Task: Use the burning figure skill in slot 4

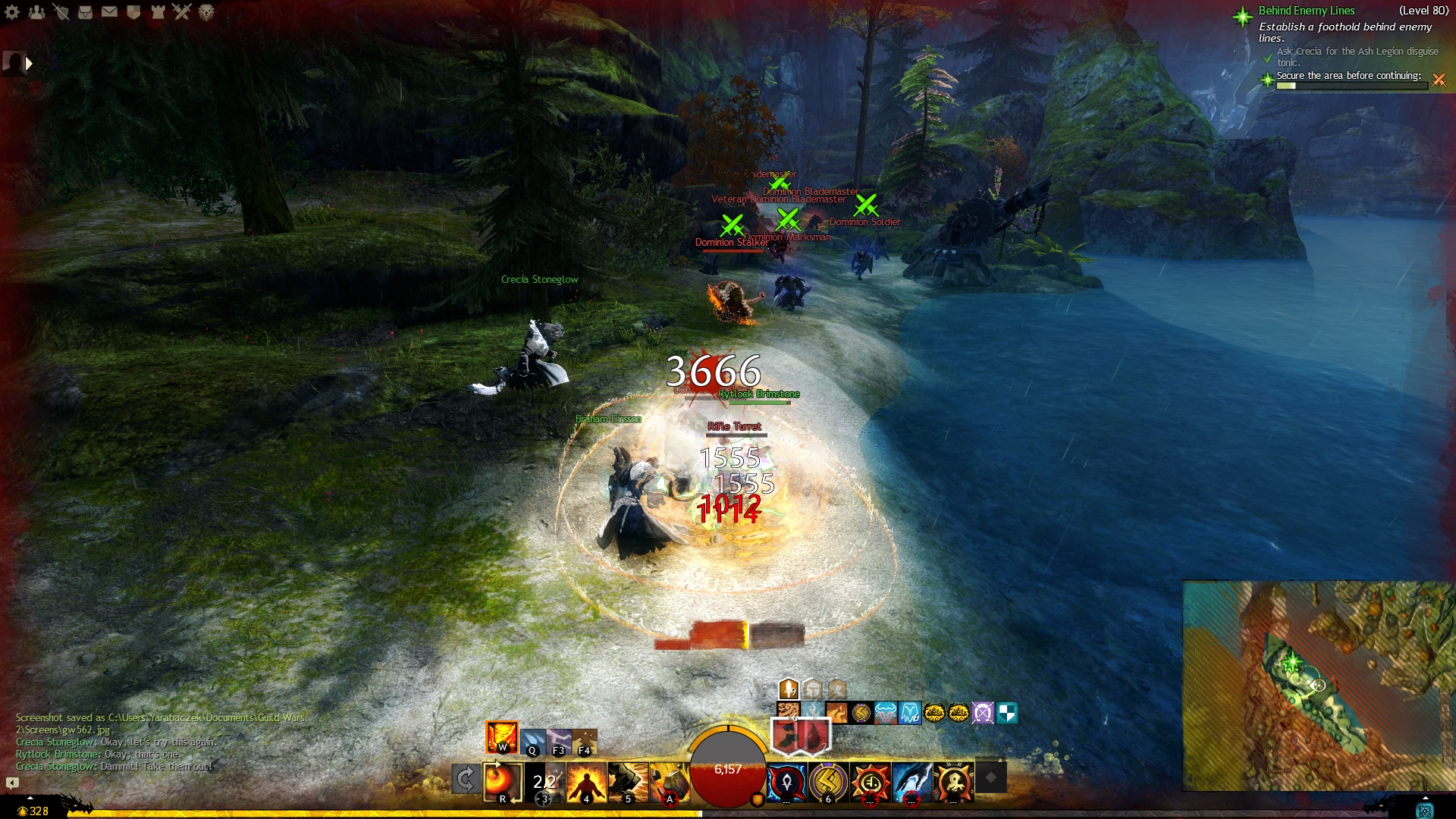Action: point(586,781)
